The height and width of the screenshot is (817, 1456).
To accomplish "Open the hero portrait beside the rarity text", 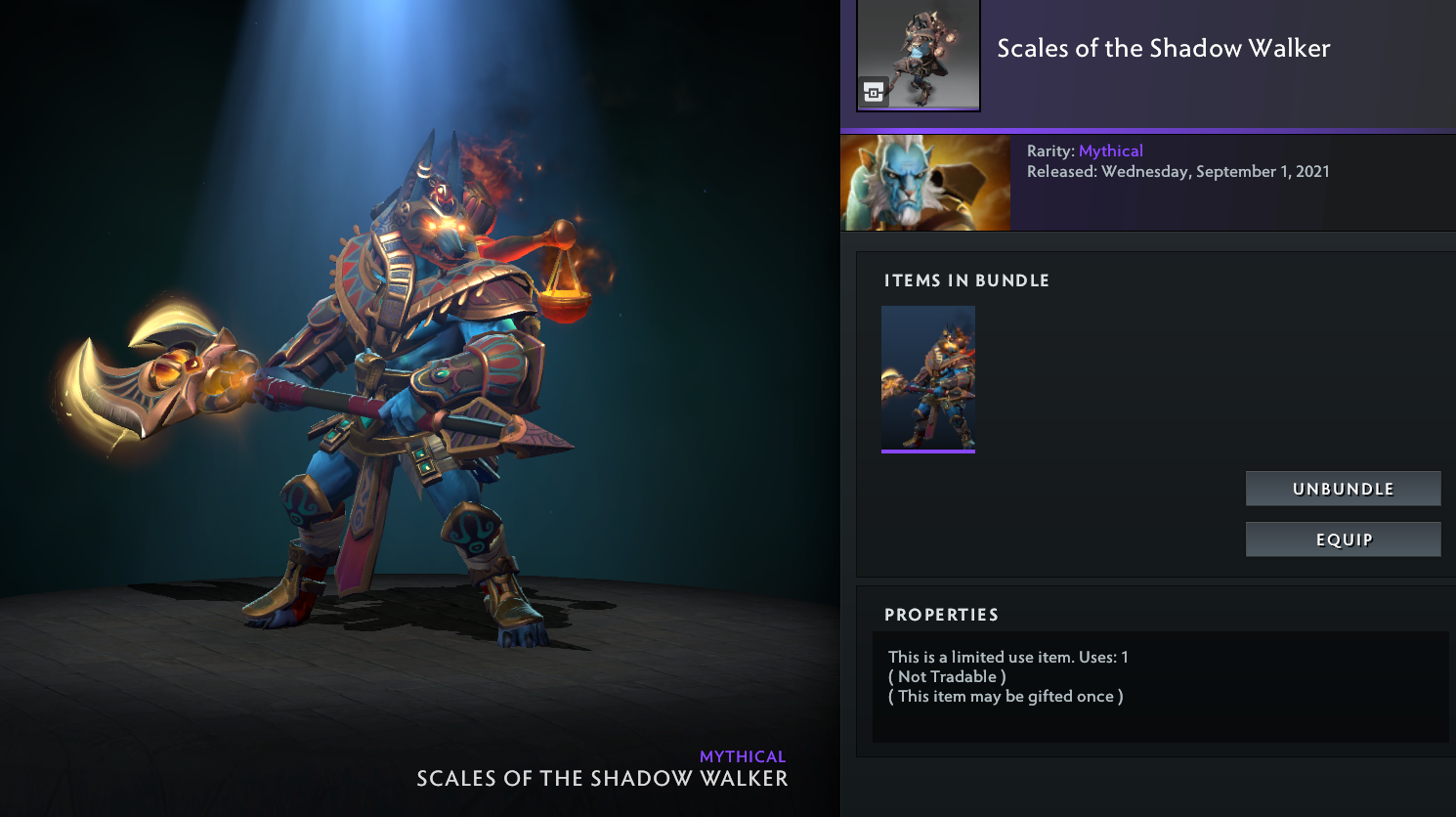I will click(x=925, y=183).
